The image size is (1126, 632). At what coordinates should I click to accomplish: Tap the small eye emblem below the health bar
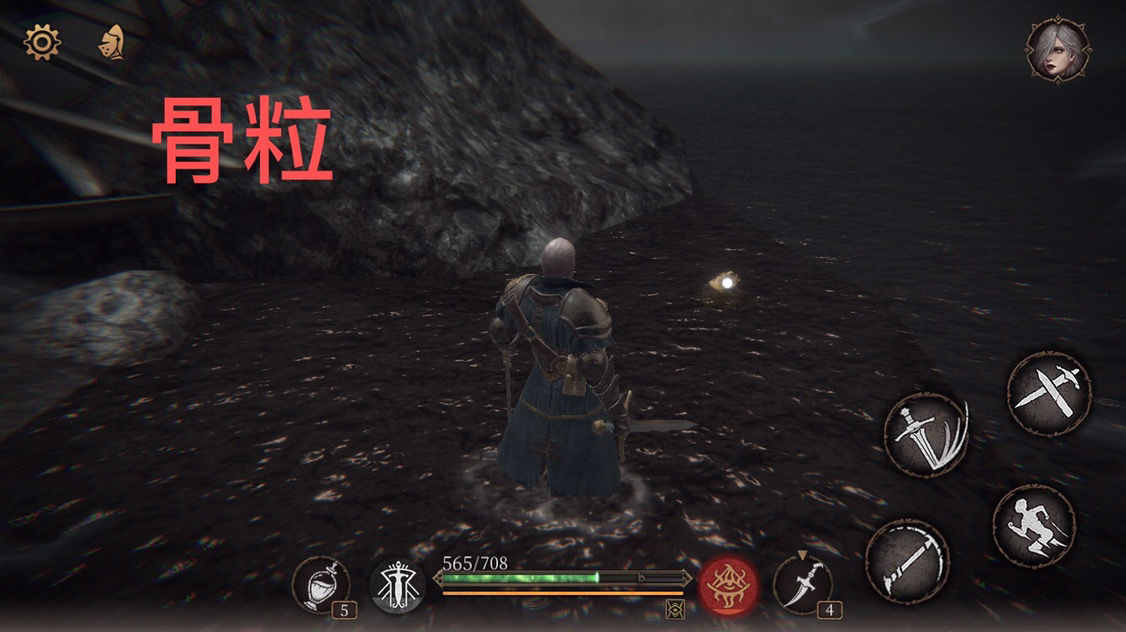(x=675, y=608)
